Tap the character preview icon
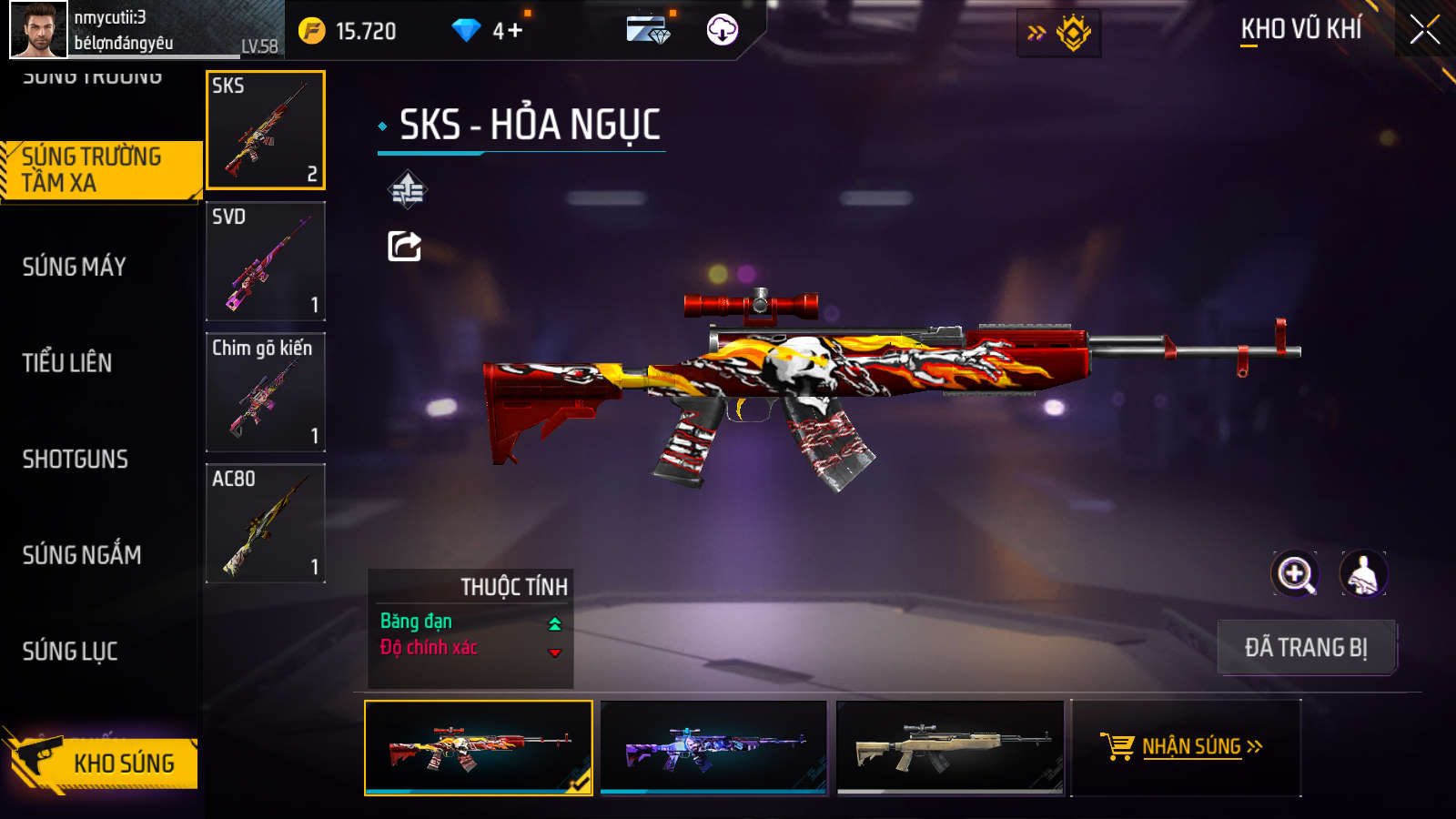Image resolution: width=1456 pixels, height=819 pixels. tap(1362, 574)
